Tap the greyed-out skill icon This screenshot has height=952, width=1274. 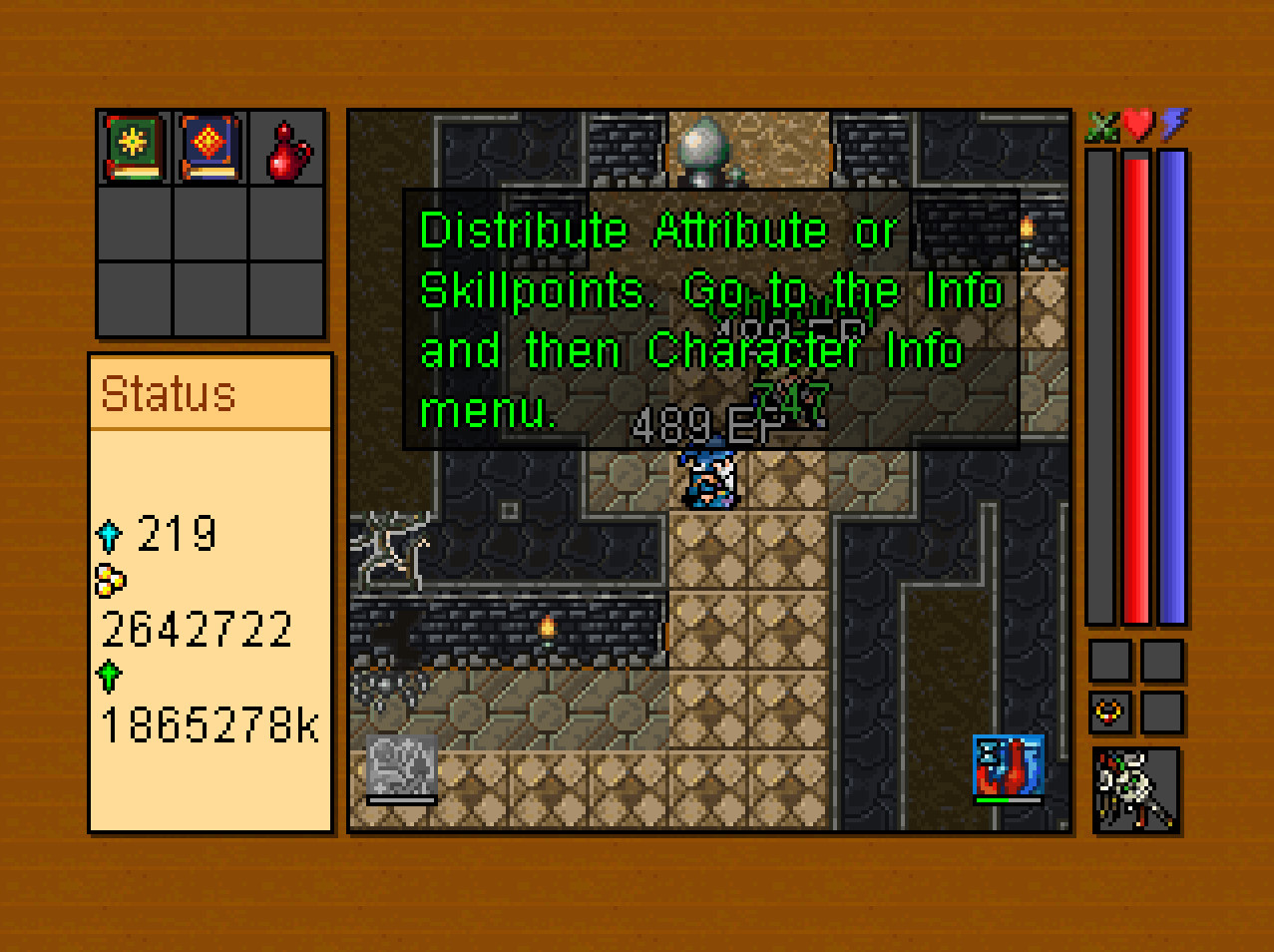click(402, 766)
